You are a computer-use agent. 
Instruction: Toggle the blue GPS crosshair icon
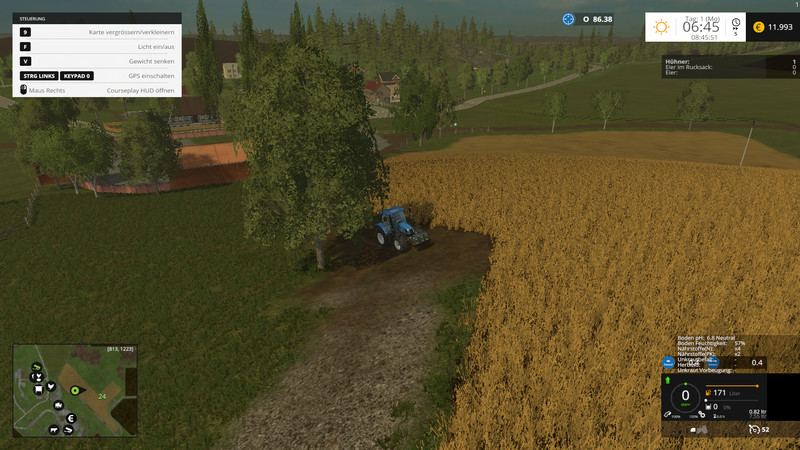pyautogui.click(x=569, y=19)
